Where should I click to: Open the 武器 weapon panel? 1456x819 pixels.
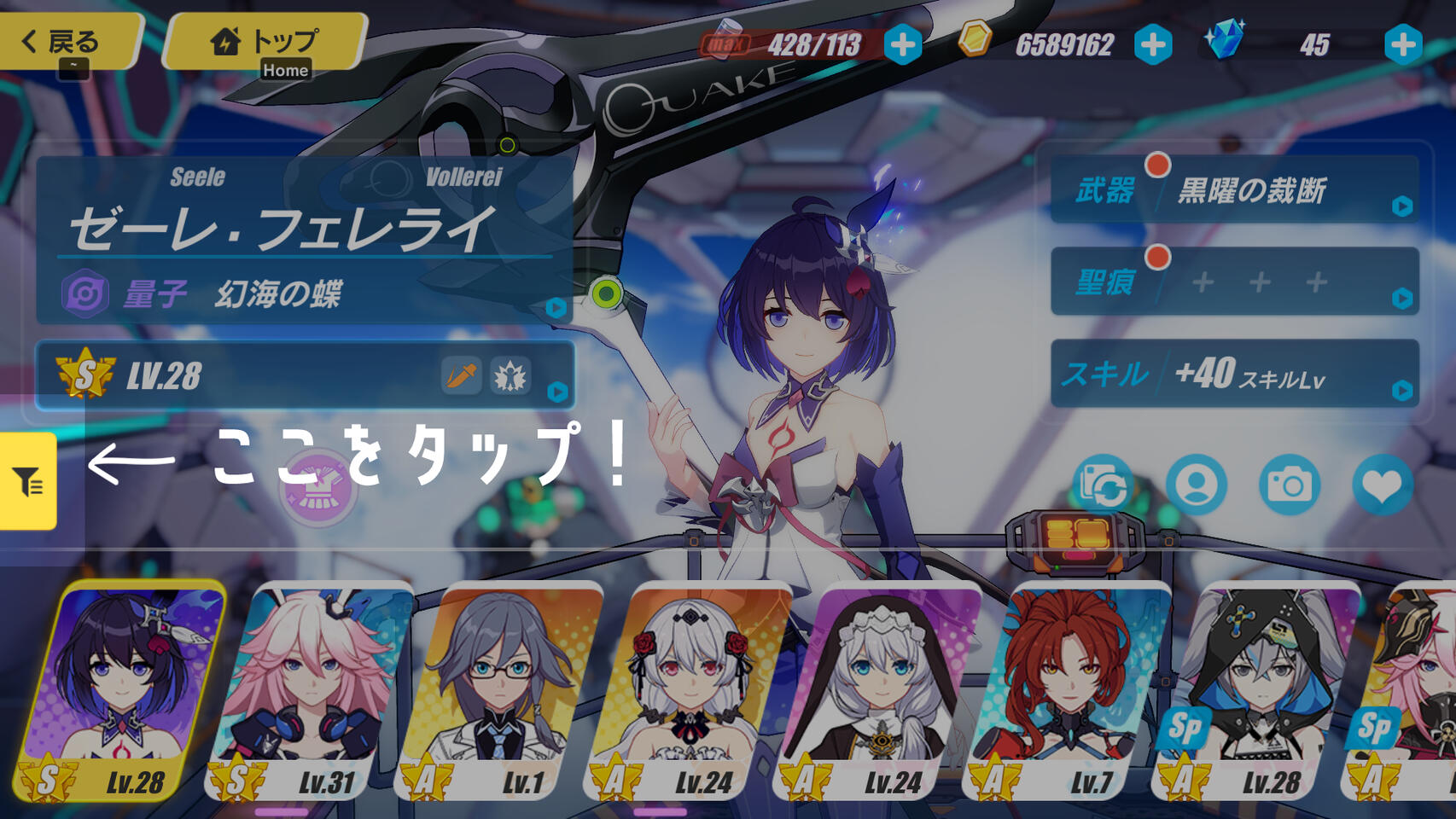(x=1234, y=189)
